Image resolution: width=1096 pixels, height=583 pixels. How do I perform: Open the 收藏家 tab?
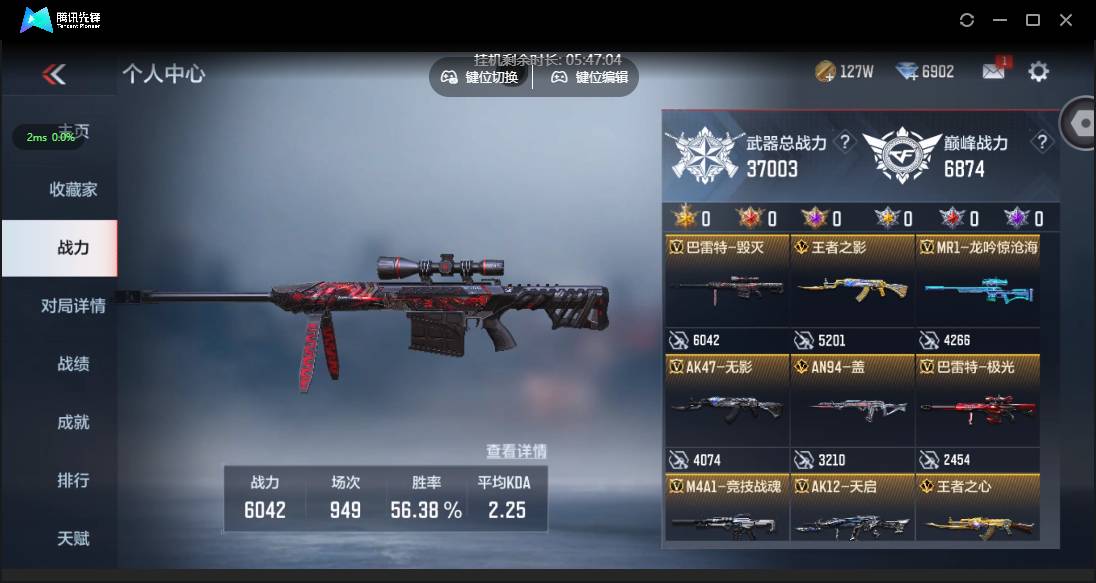coord(73,189)
